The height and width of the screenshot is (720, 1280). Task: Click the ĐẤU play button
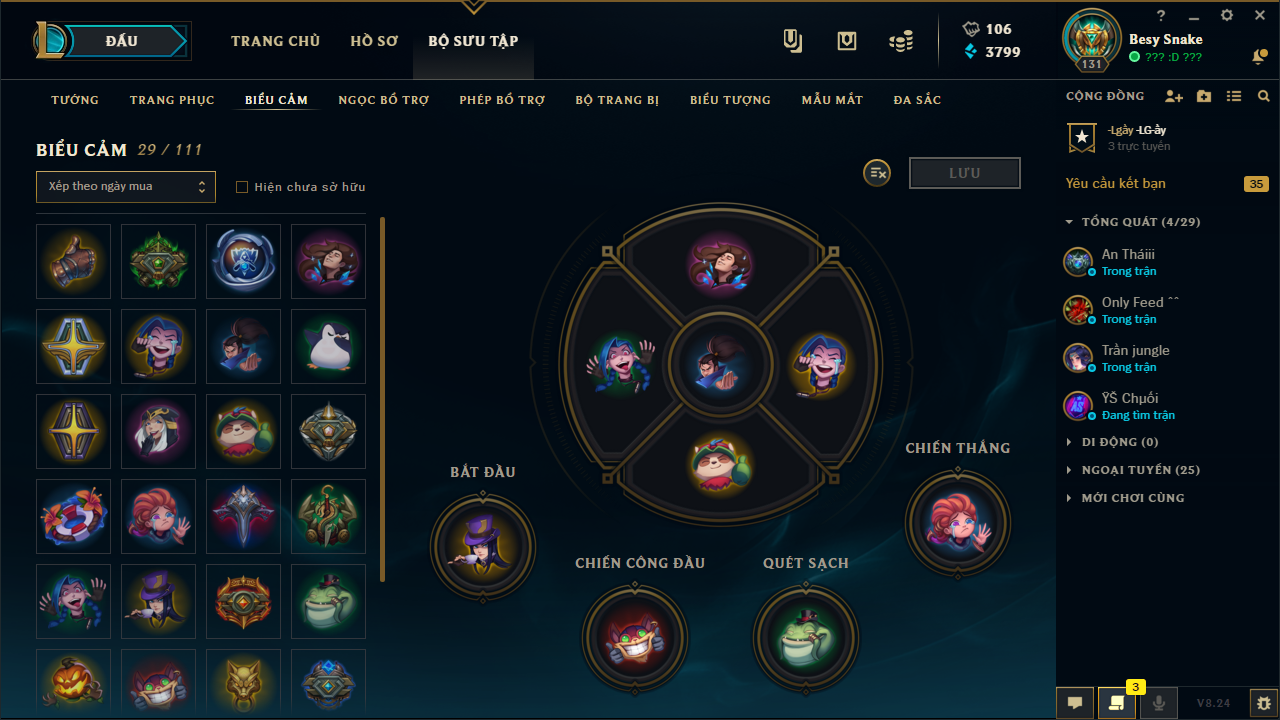122,41
